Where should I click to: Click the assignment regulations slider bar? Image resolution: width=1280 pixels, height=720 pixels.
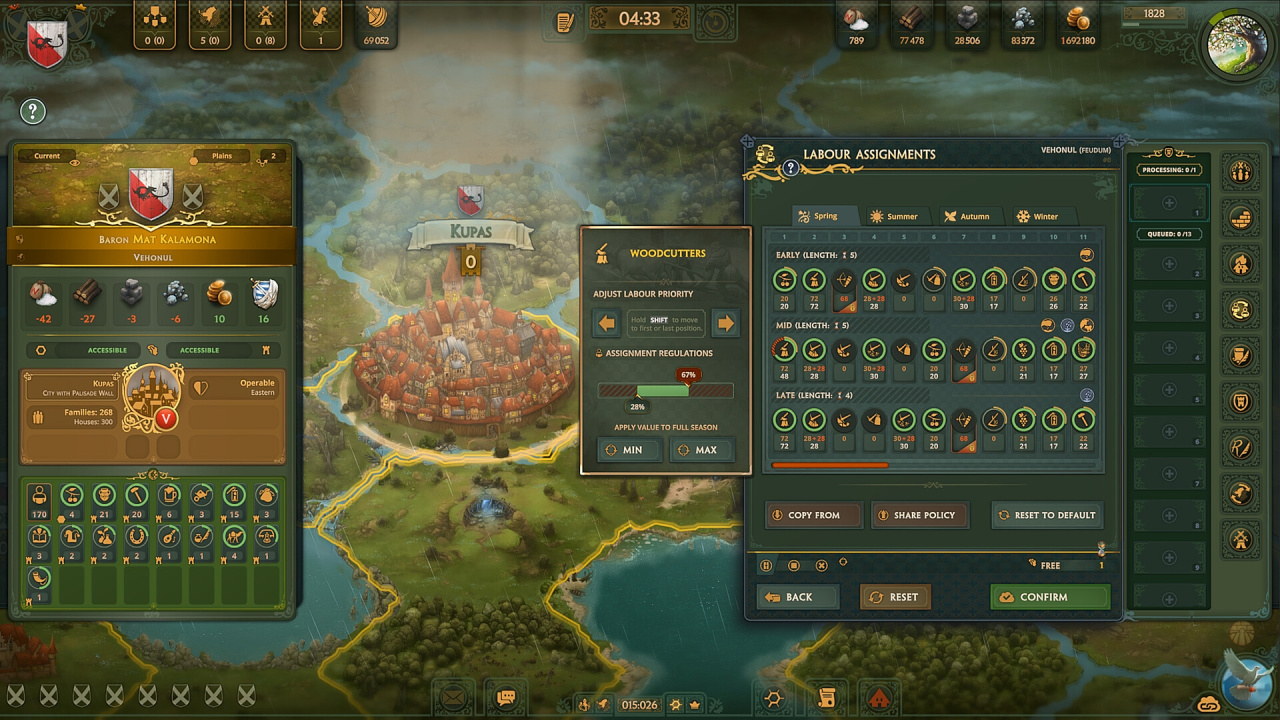point(665,391)
